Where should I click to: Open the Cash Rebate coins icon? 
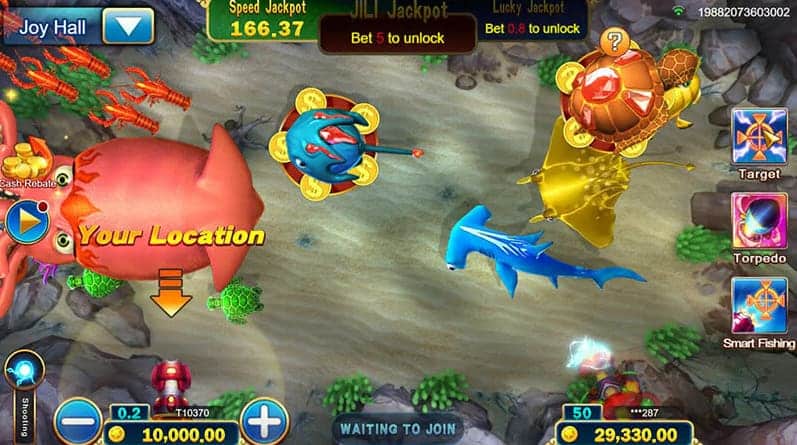pyautogui.click(x=26, y=160)
